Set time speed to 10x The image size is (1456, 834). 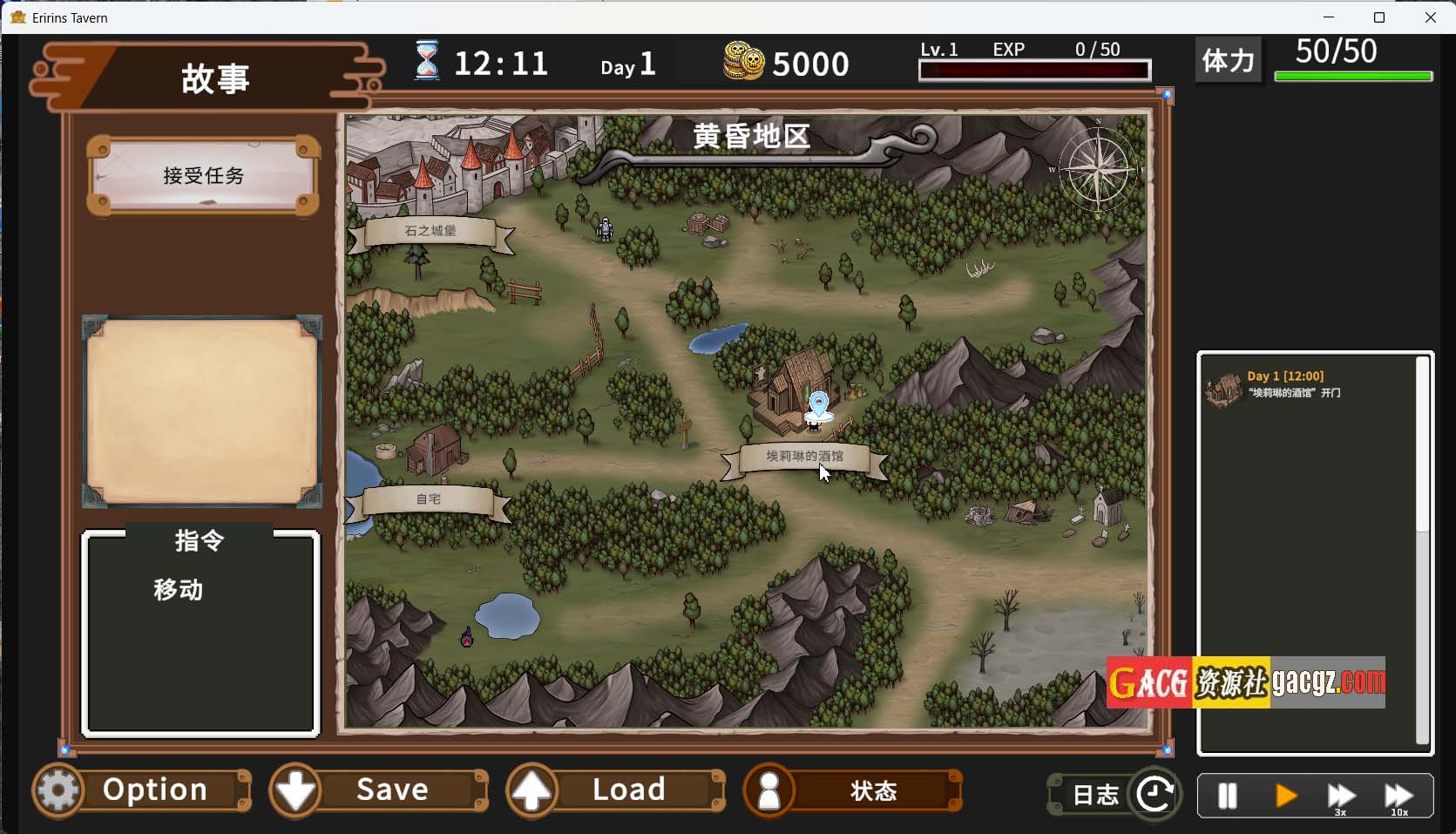coord(1398,796)
